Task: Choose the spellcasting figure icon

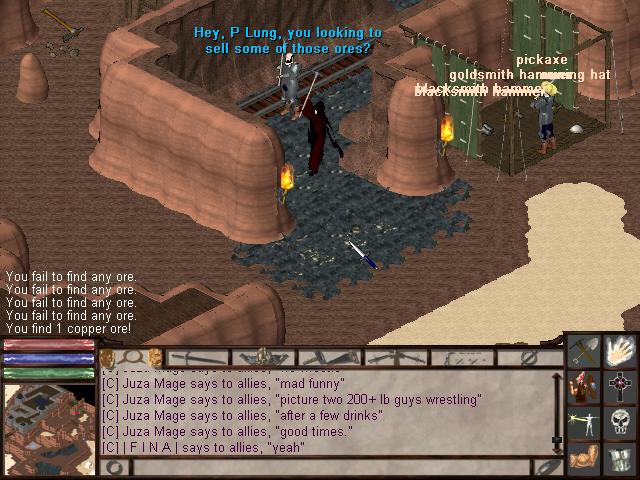Action: pos(585,422)
